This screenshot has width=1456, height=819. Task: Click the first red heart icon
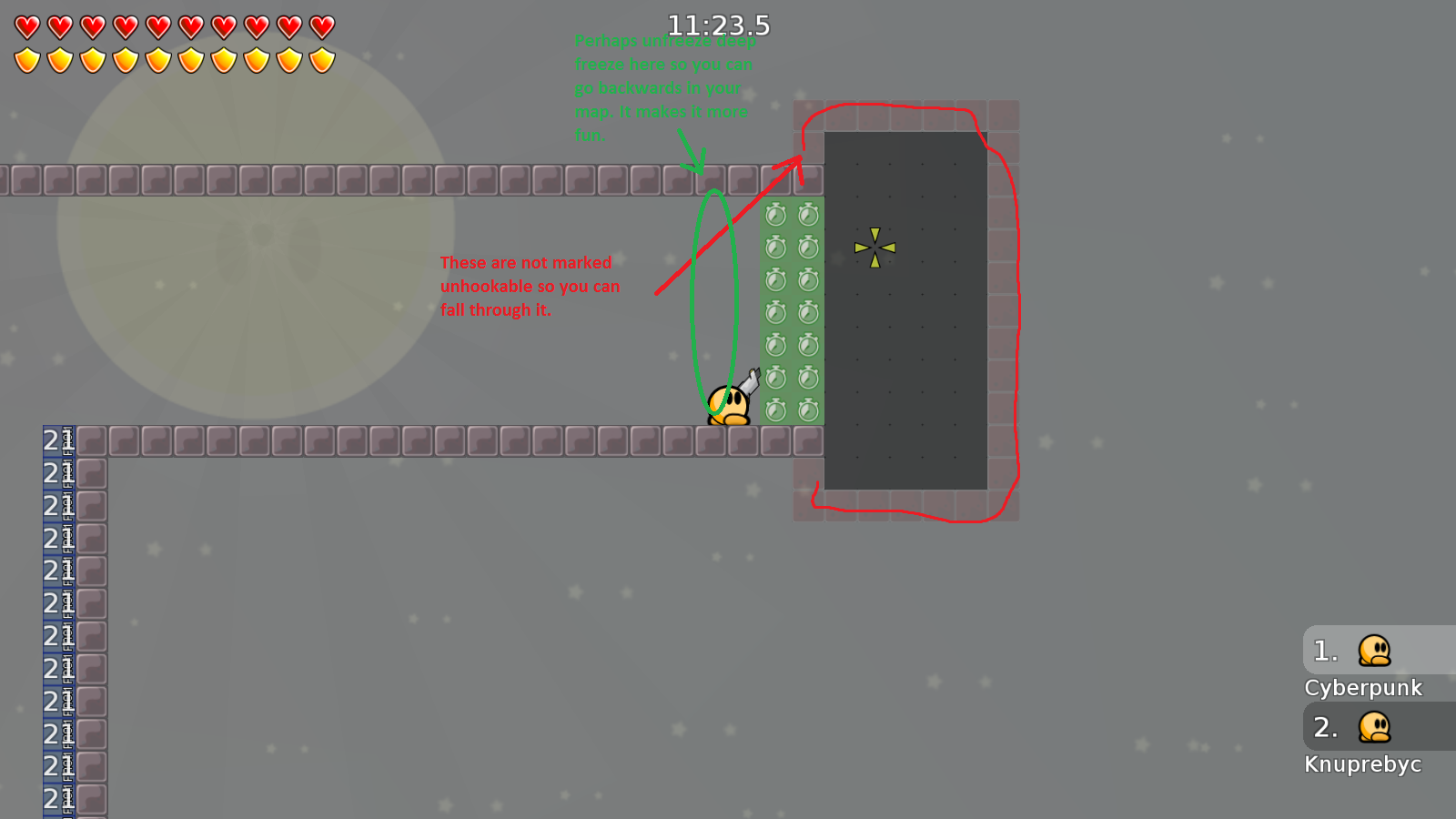[26, 25]
